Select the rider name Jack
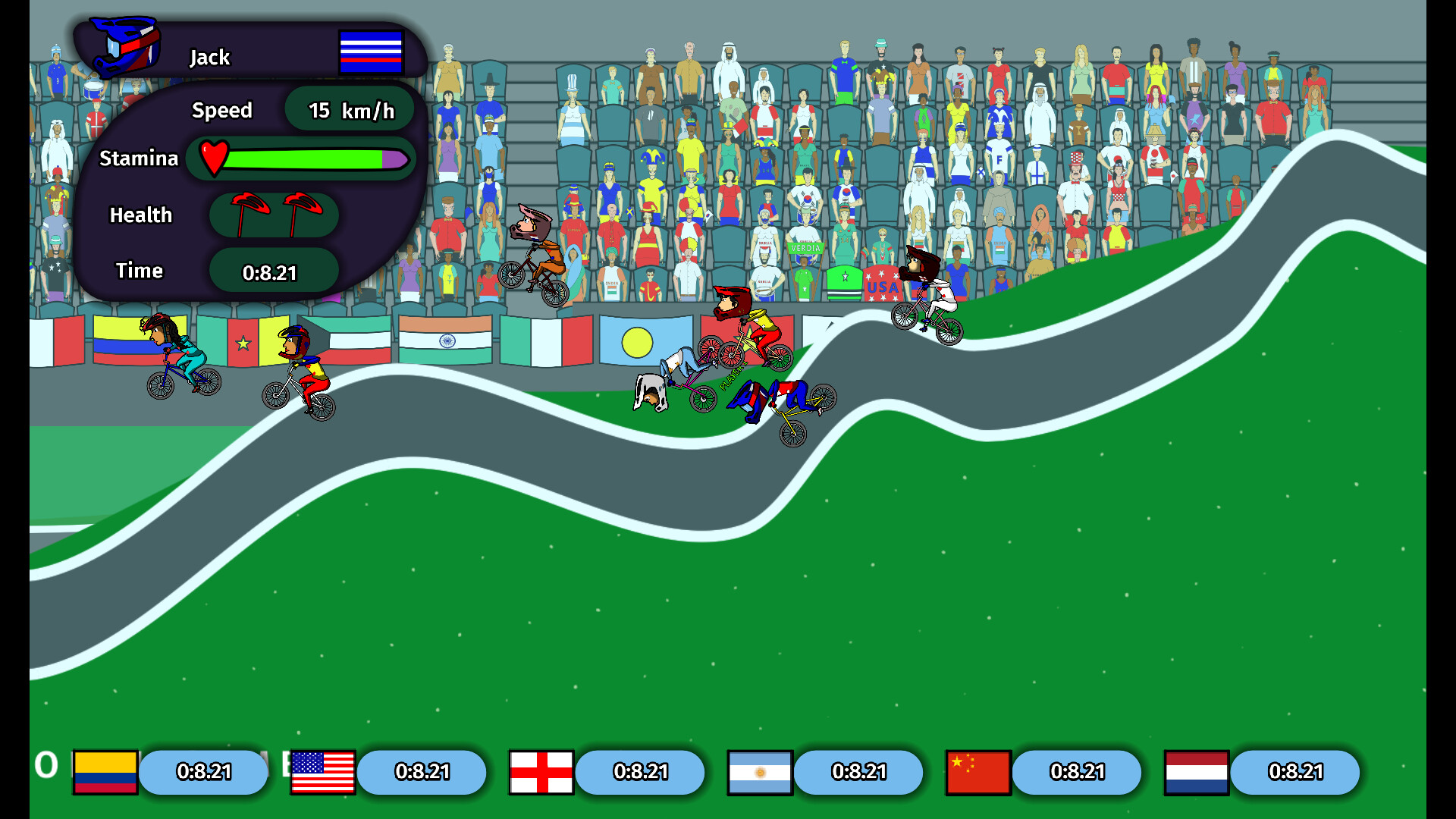This screenshot has height=819, width=1456. [209, 57]
